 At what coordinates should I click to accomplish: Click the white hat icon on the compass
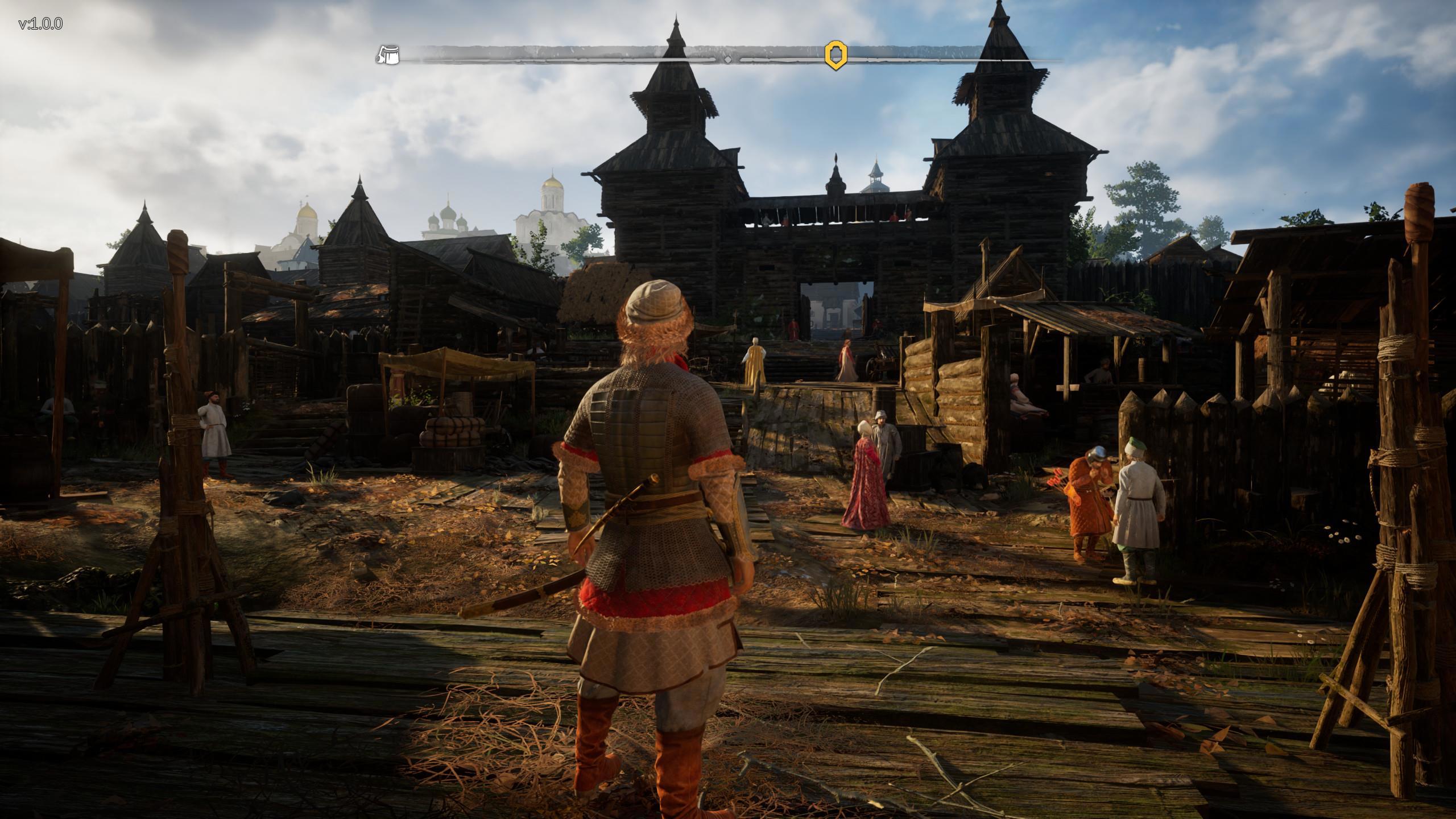pyautogui.click(x=388, y=55)
